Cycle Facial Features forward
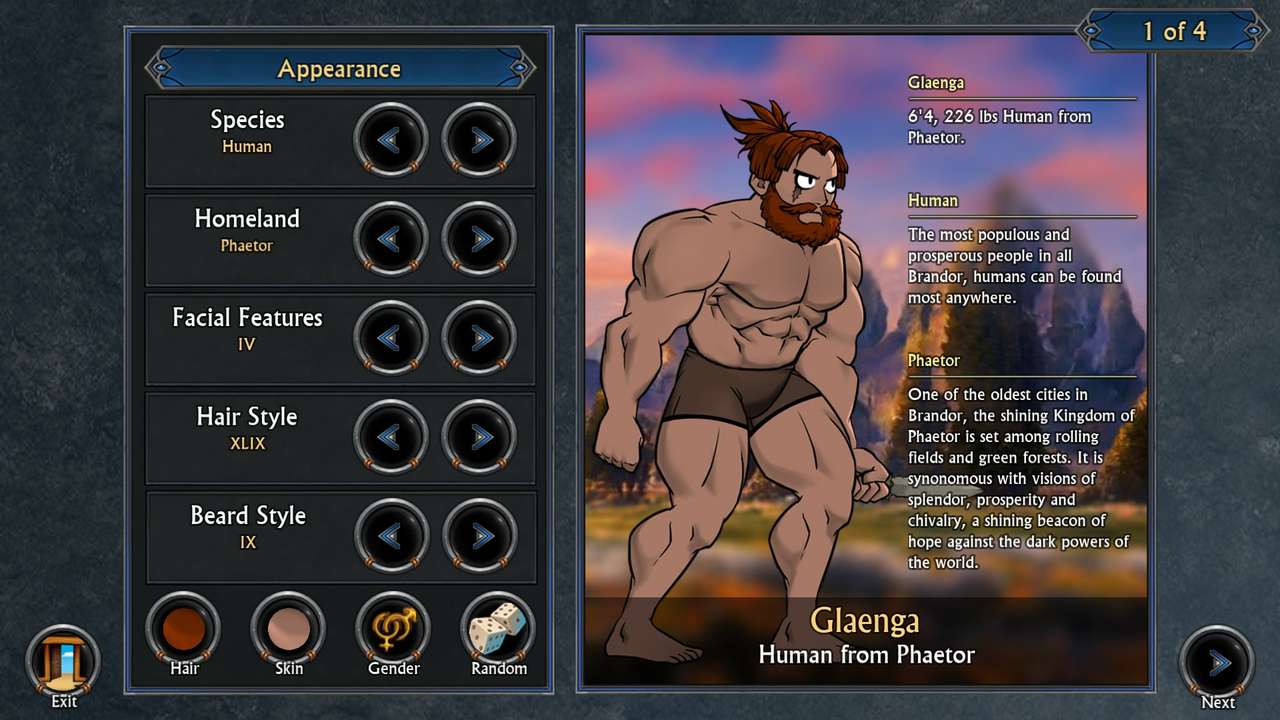The width and height of the screenshot is (1280, 720). click(478, 338)
